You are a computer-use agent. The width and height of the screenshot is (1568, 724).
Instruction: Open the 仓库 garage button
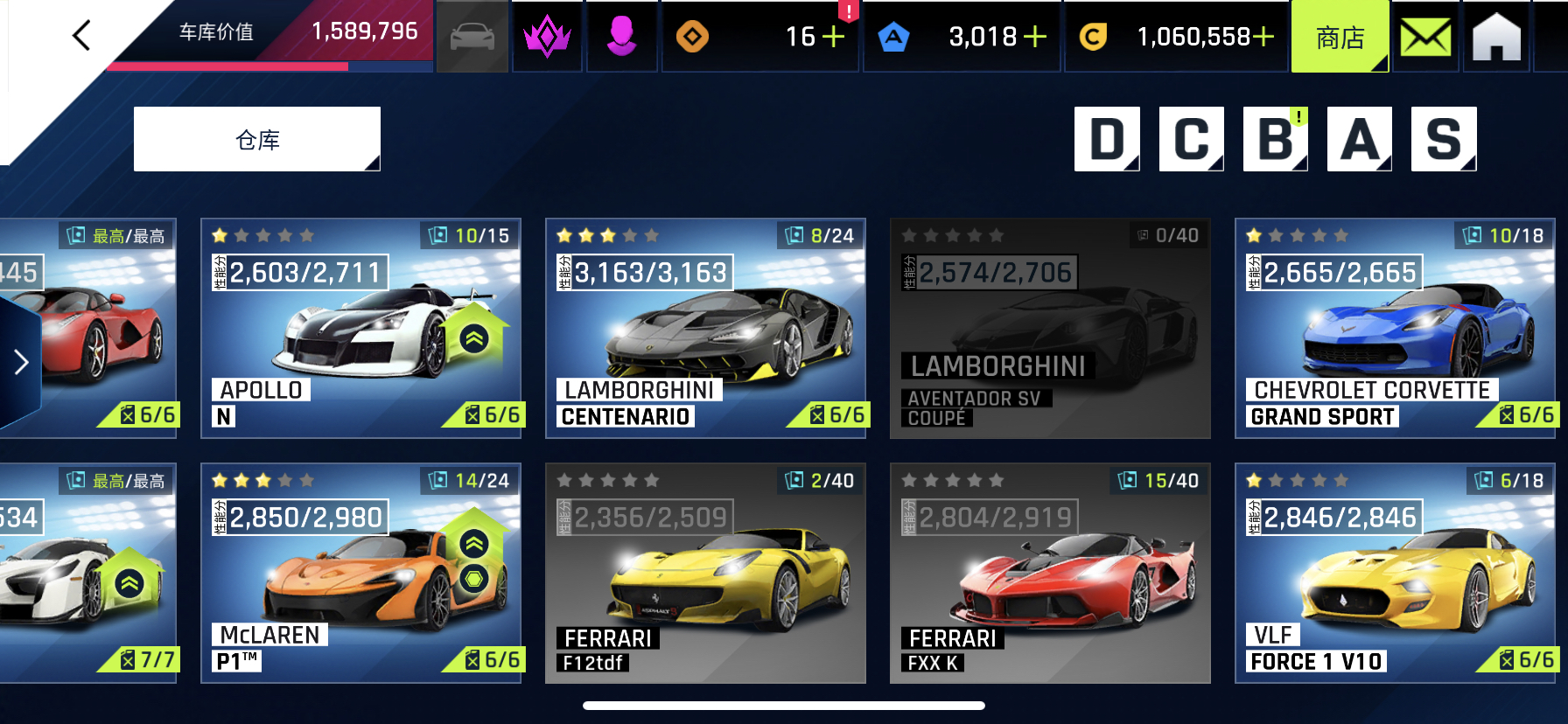pos(257,140)
